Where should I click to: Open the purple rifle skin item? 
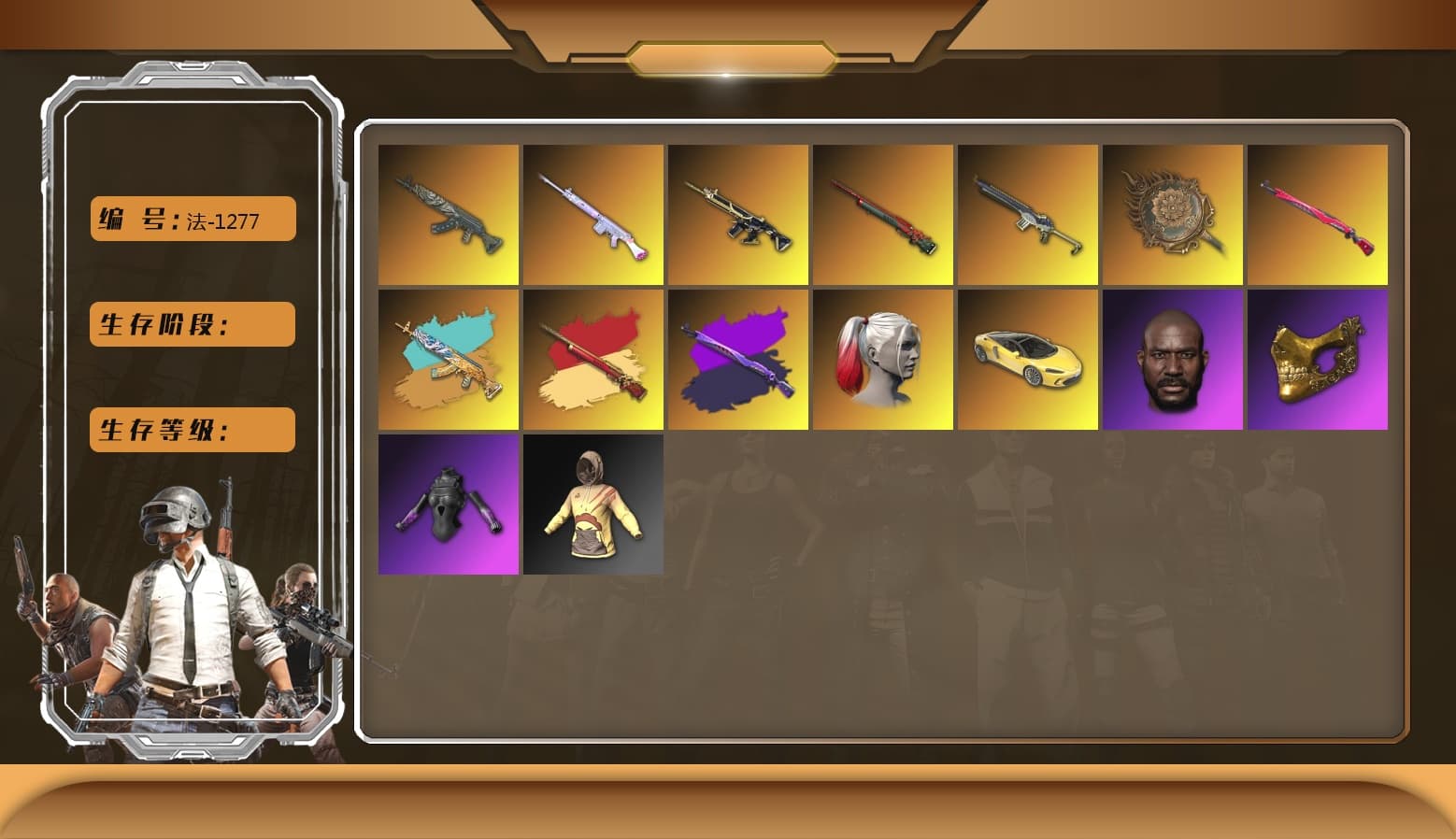coord(737,358)
